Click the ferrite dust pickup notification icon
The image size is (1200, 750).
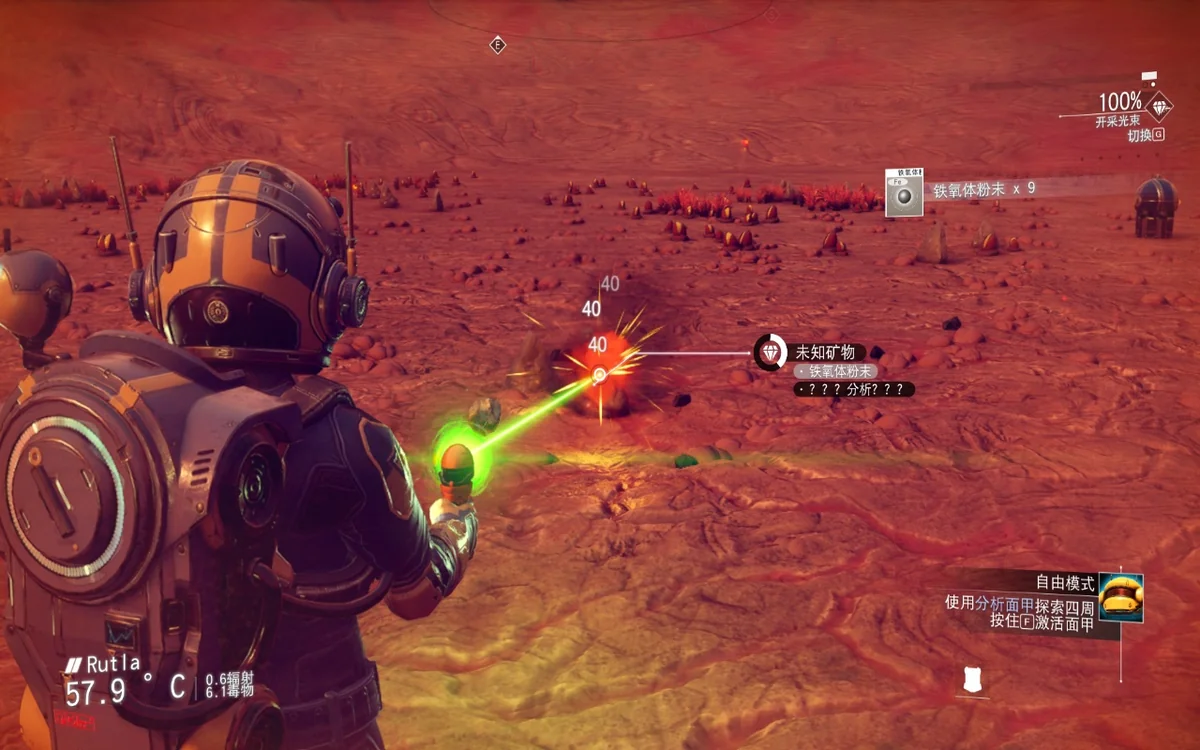click(904, 192)
